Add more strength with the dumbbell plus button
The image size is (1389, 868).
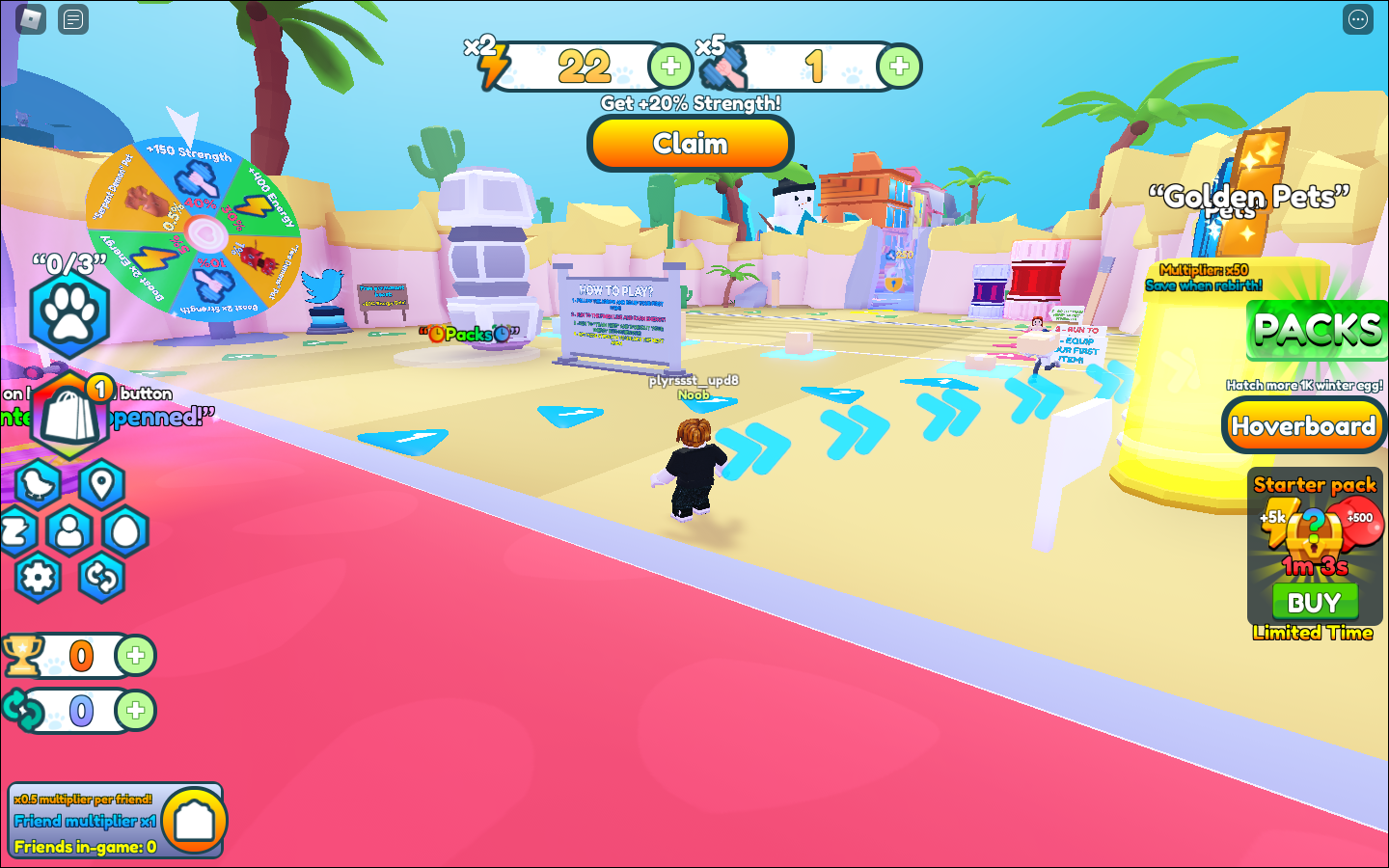(899, 67)
